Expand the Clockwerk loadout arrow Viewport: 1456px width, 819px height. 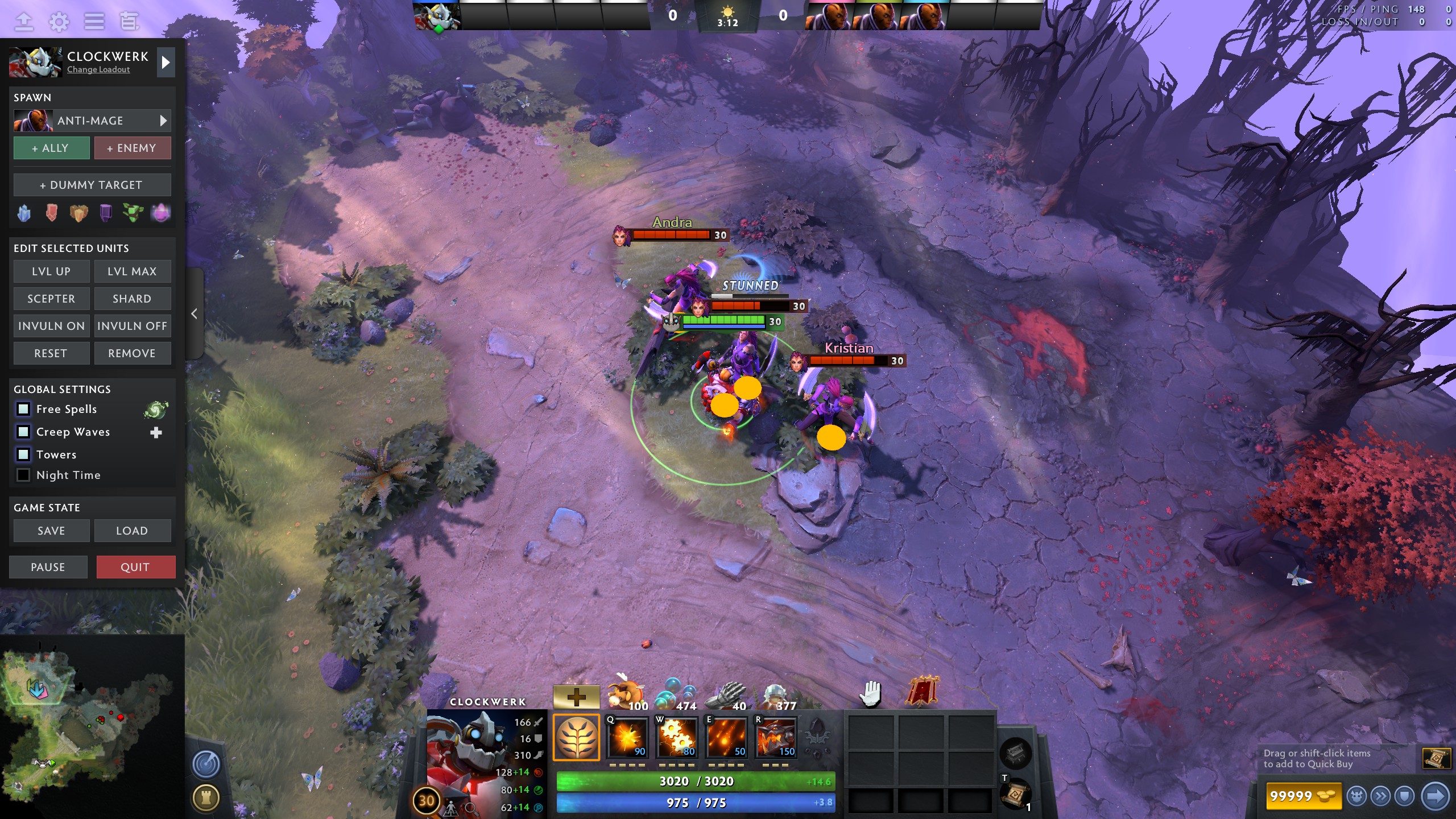pyautogui.click(x=166, y=63)
